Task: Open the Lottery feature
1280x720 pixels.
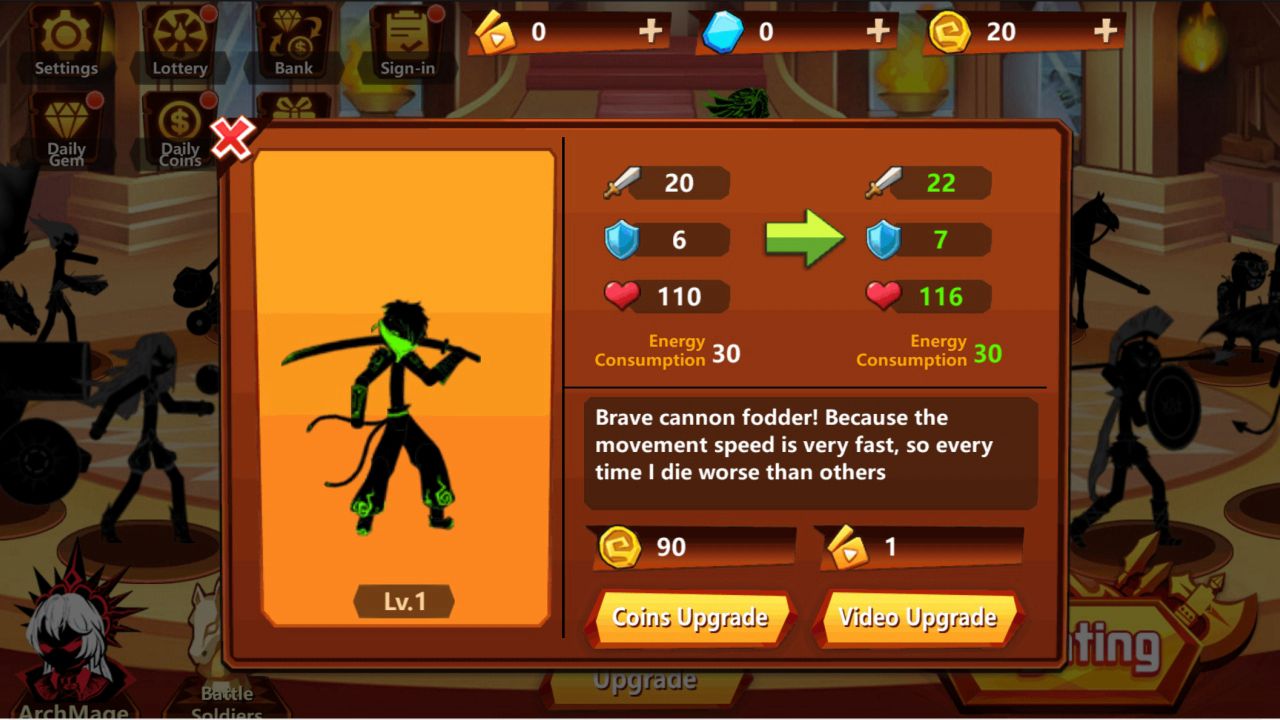Action: (x=179, y=40)
